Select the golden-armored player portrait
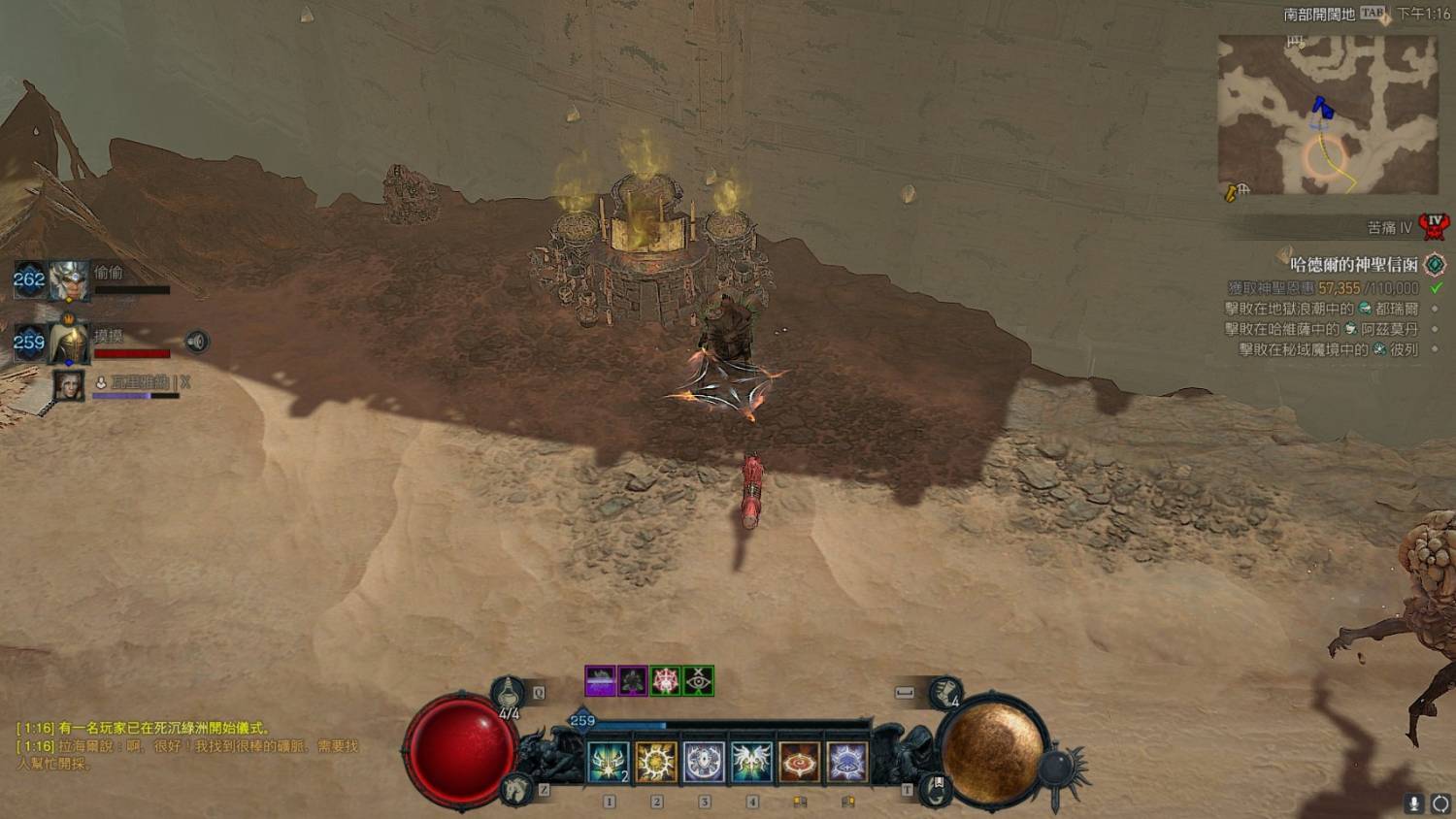This screenshot has height=819, width=1456. 69,342
